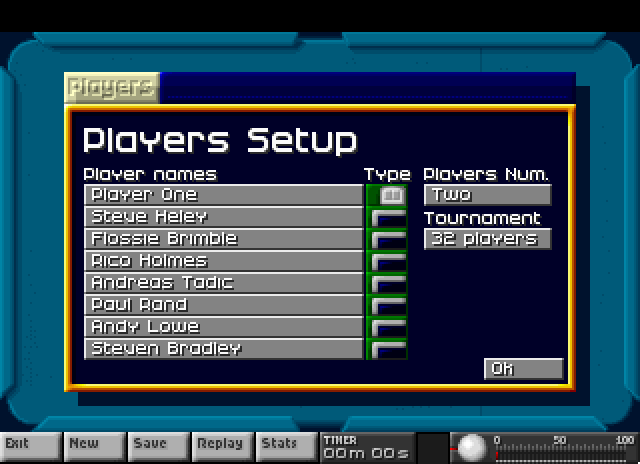
Task: Select the Andreas Tadic name entry
Action: 223,283
